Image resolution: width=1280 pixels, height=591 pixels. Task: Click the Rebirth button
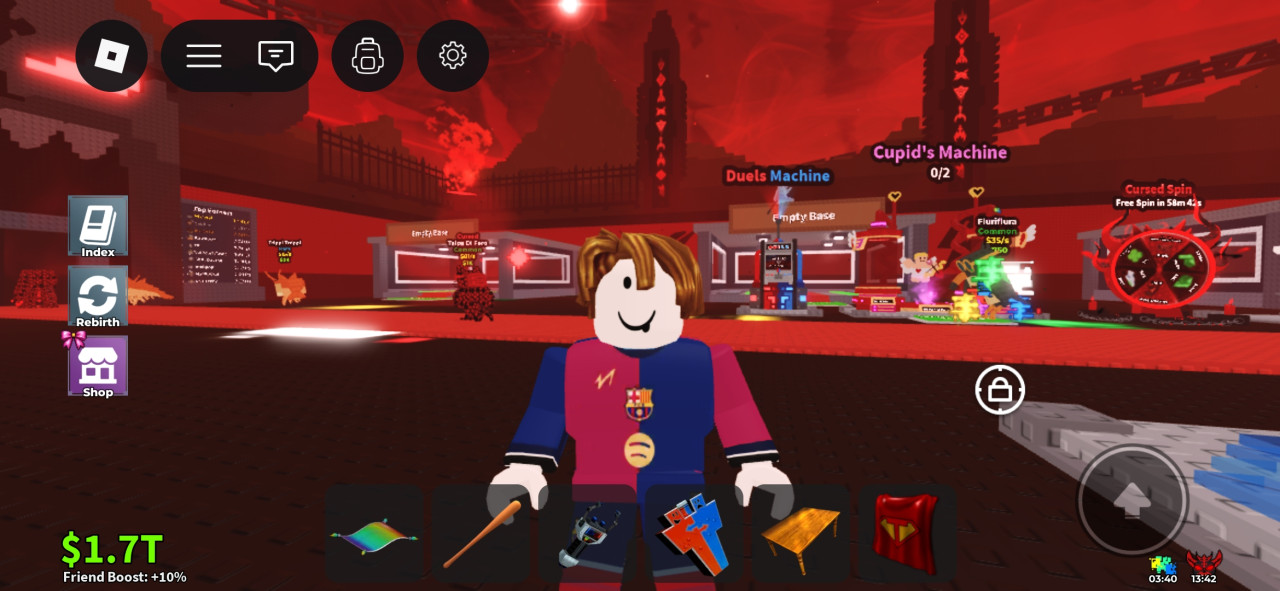click(x=98, y=297)
